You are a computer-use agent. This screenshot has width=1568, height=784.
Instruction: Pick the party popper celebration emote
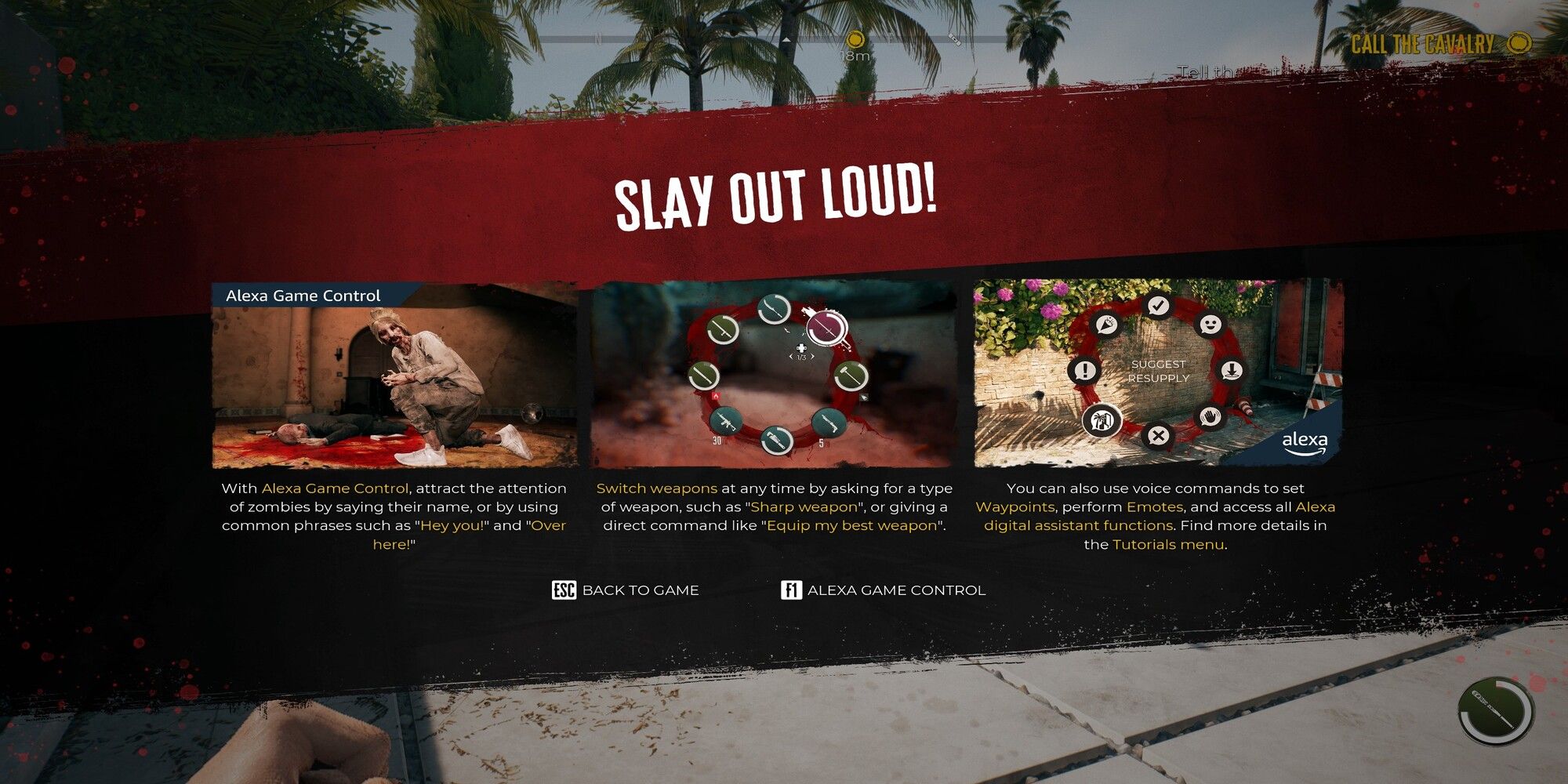point(1105,325)
